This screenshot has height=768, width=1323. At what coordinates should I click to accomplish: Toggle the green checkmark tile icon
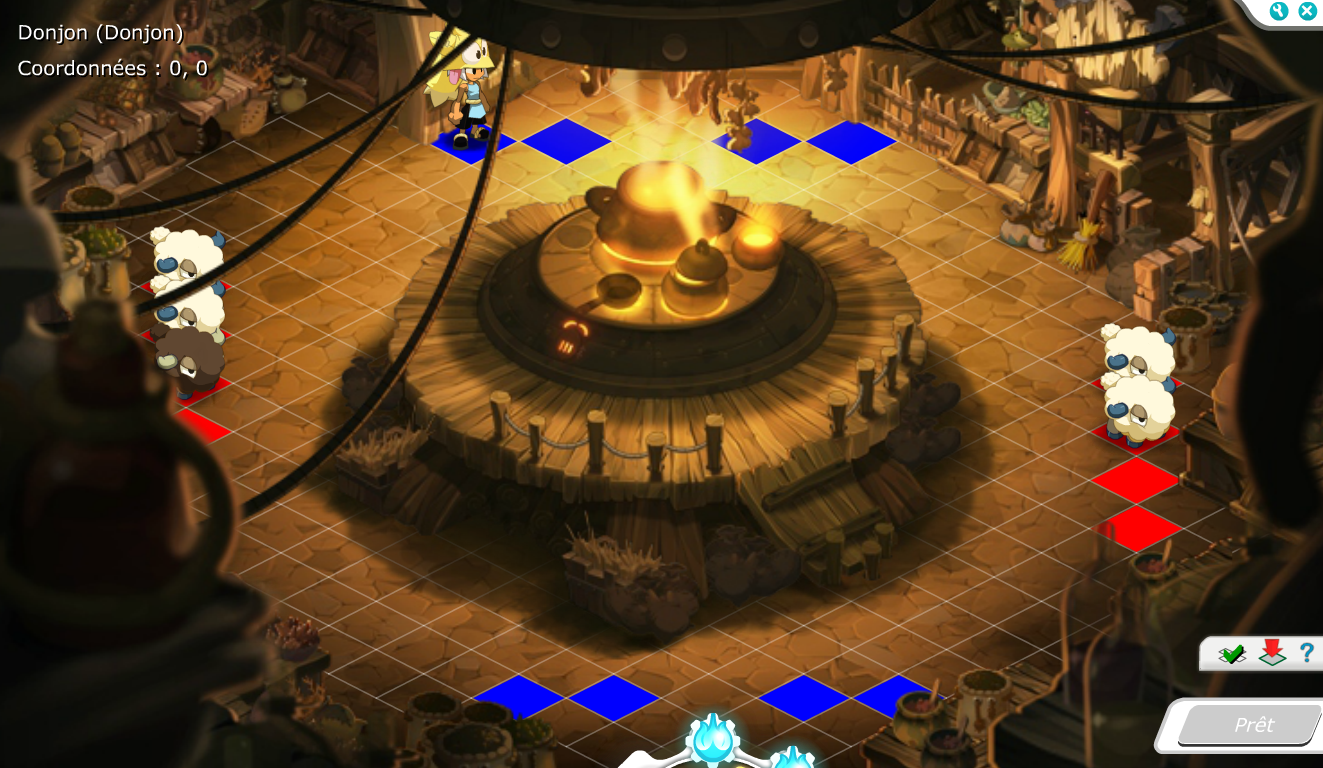[1232, 654]
